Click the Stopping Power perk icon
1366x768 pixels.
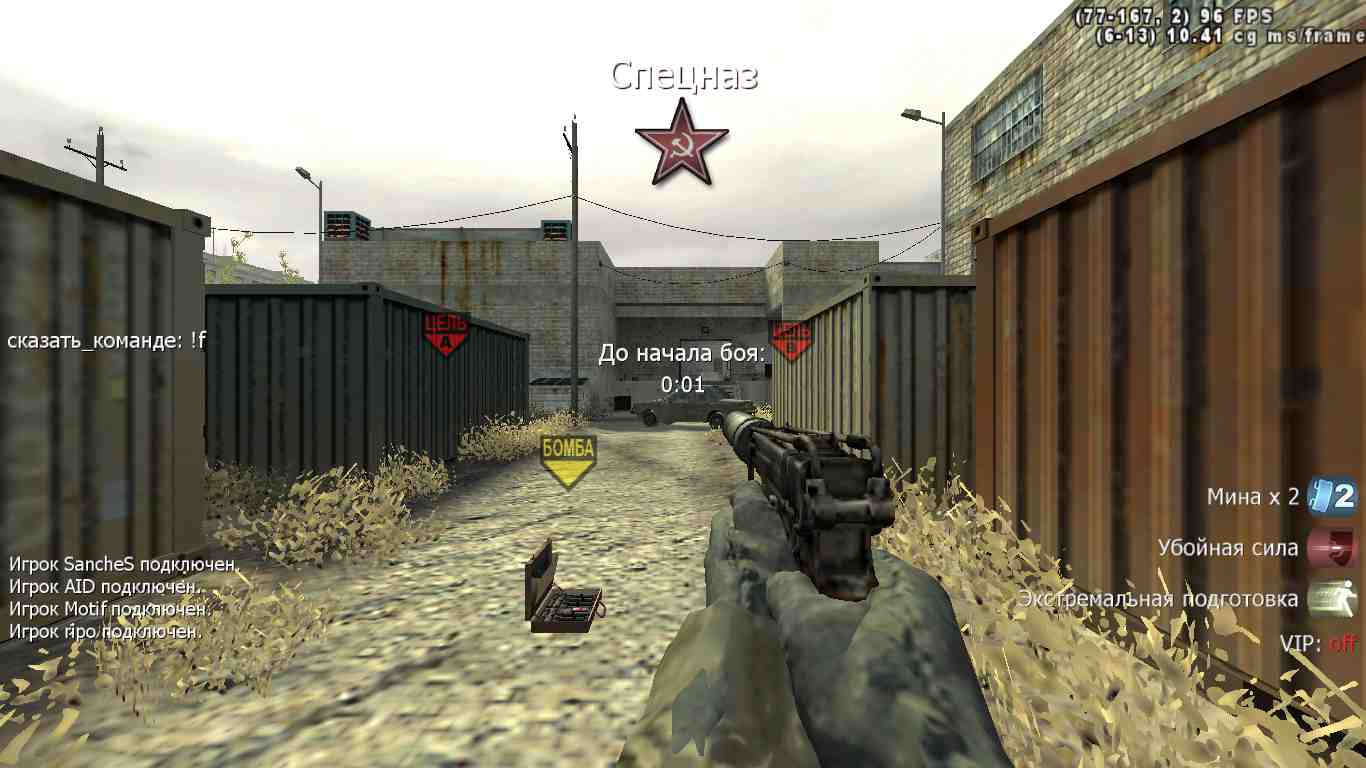1332,548
